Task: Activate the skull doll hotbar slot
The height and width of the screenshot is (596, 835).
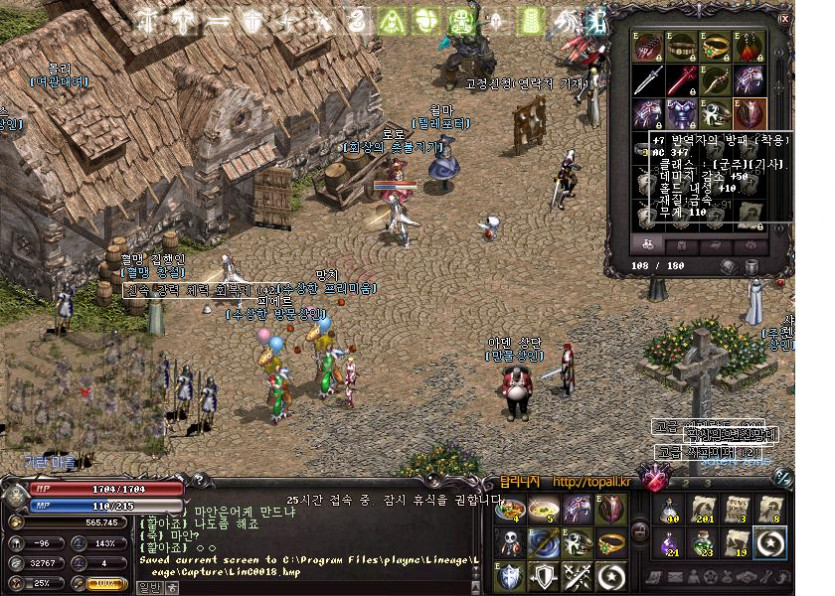Action: 510,543
